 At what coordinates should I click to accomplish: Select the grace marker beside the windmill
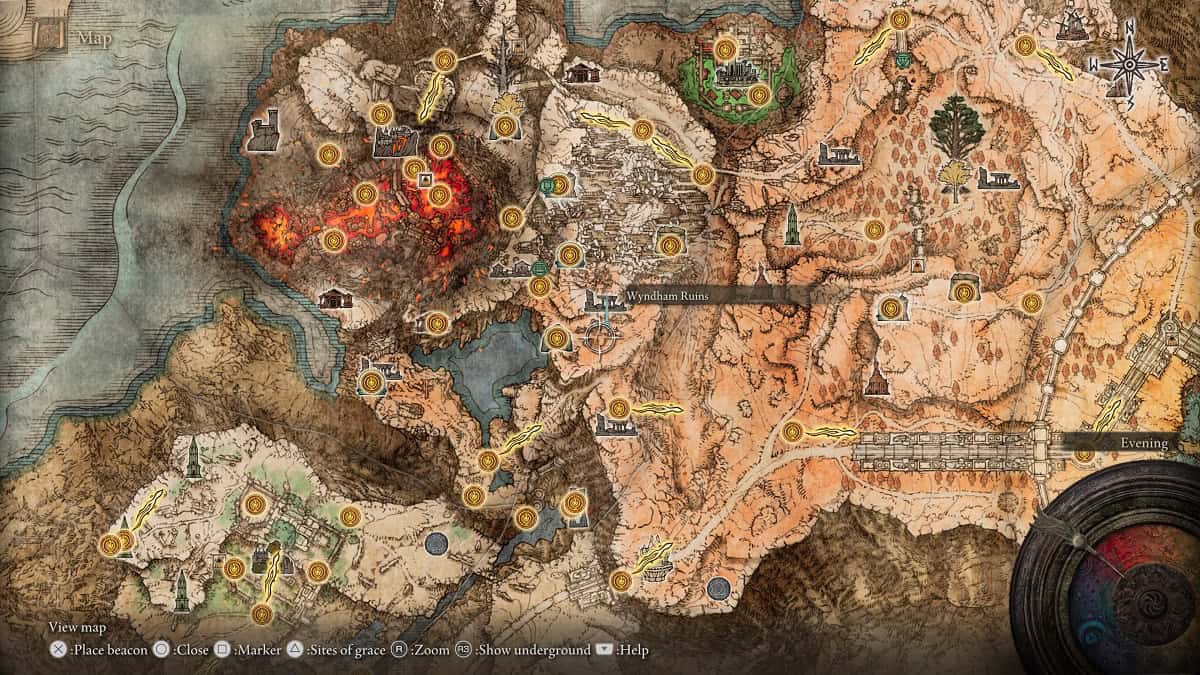pyautogui.click(x=1025, y=45)
